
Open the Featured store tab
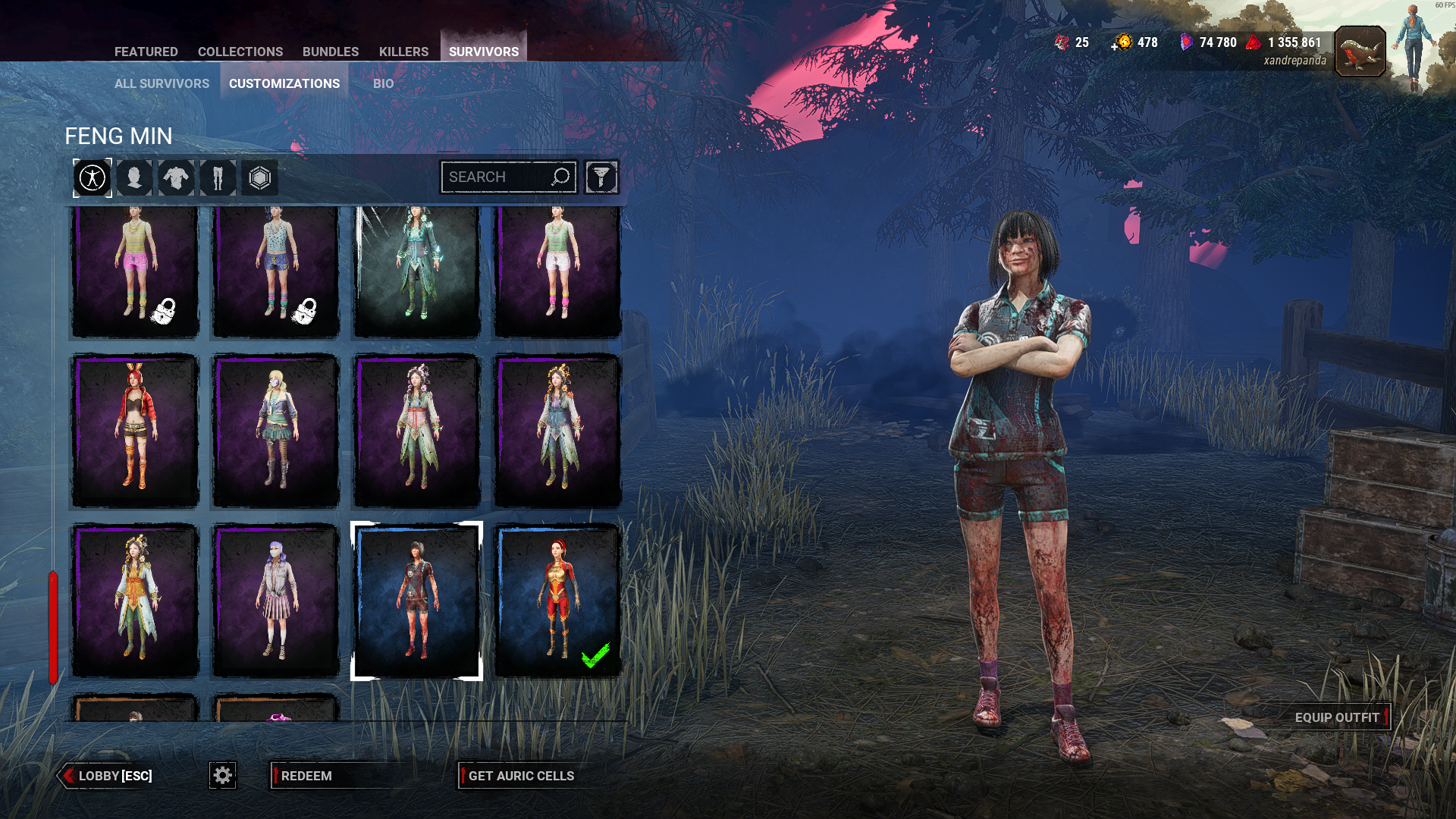[146, 52]
